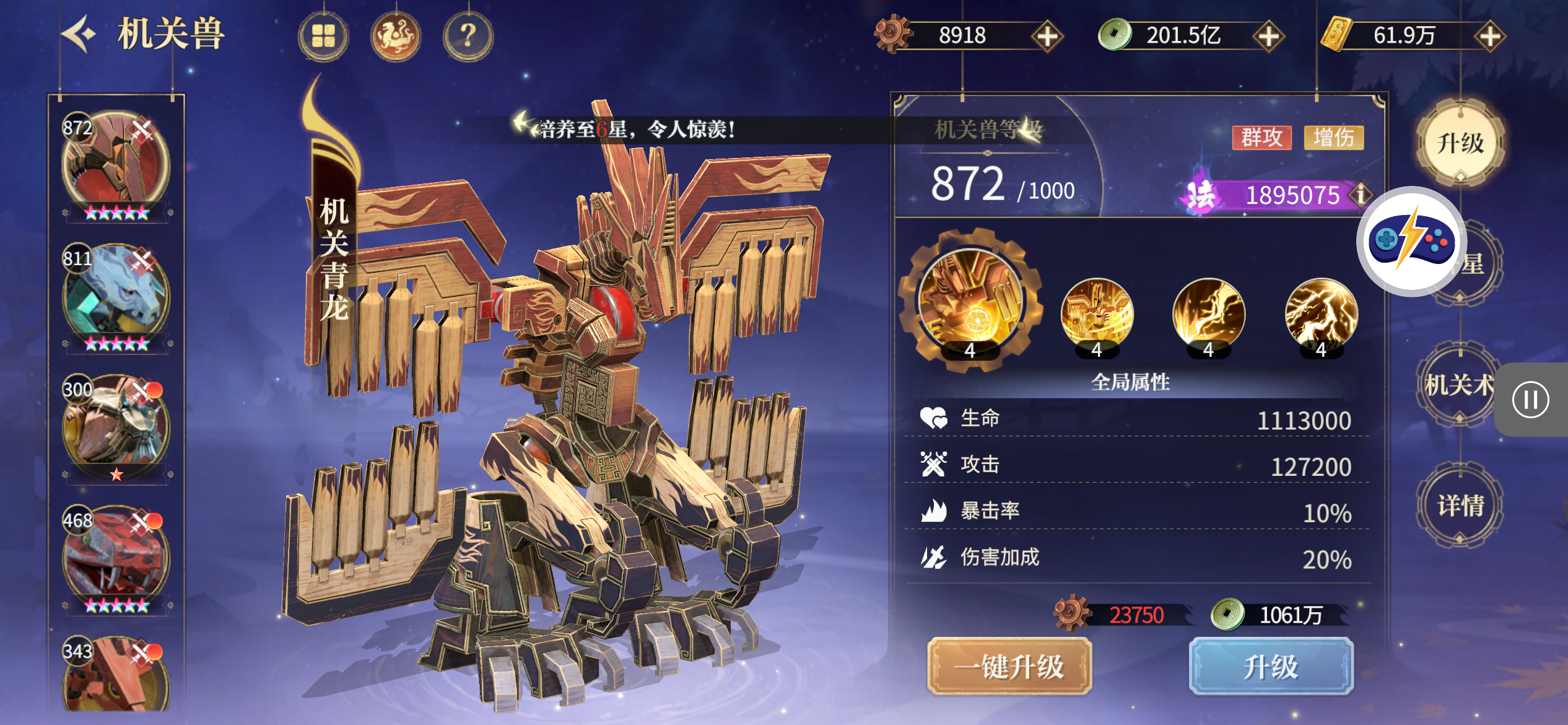Switch to the 升级 side tab

point(1460,144)
